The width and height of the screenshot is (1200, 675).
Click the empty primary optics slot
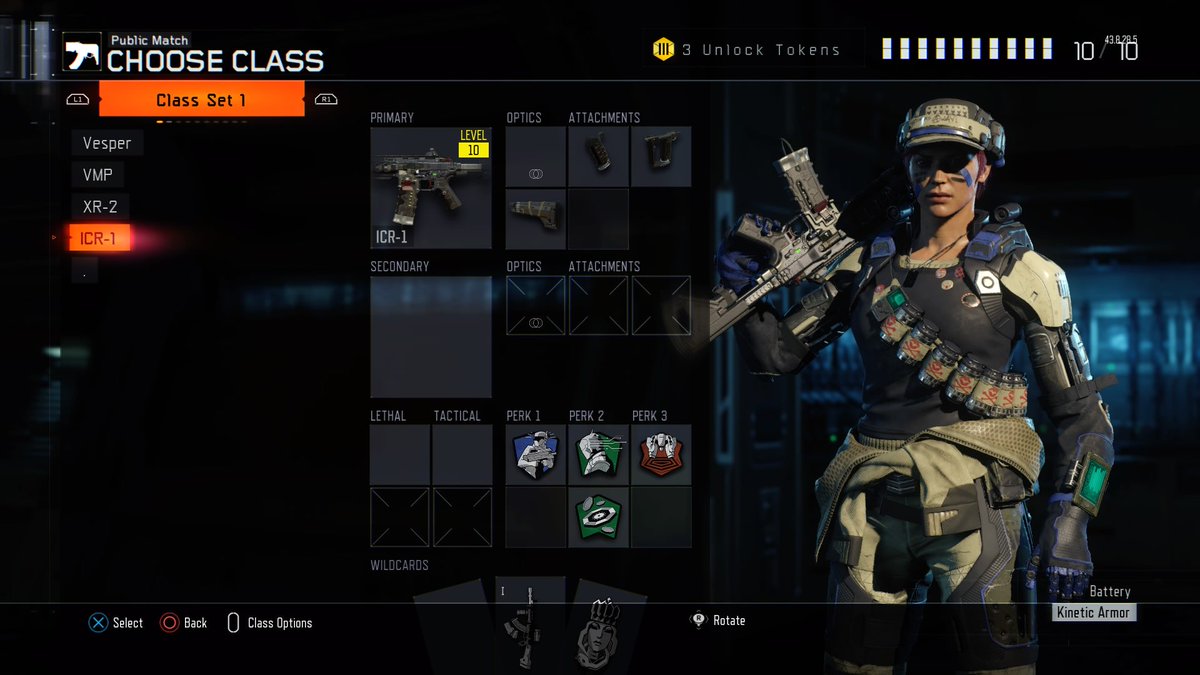click(535, 157)
